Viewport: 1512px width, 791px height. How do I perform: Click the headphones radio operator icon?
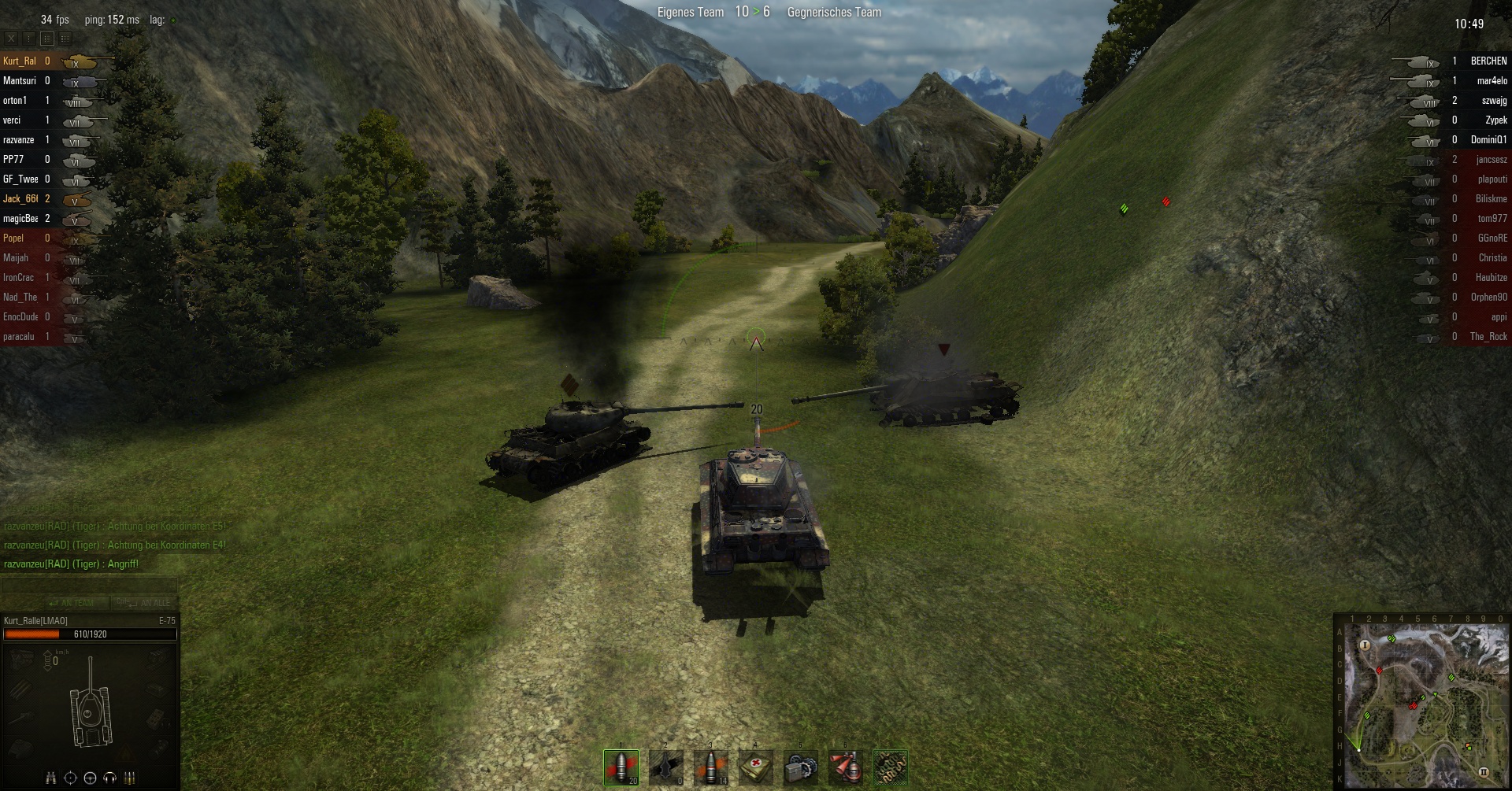tap(109, 778)
